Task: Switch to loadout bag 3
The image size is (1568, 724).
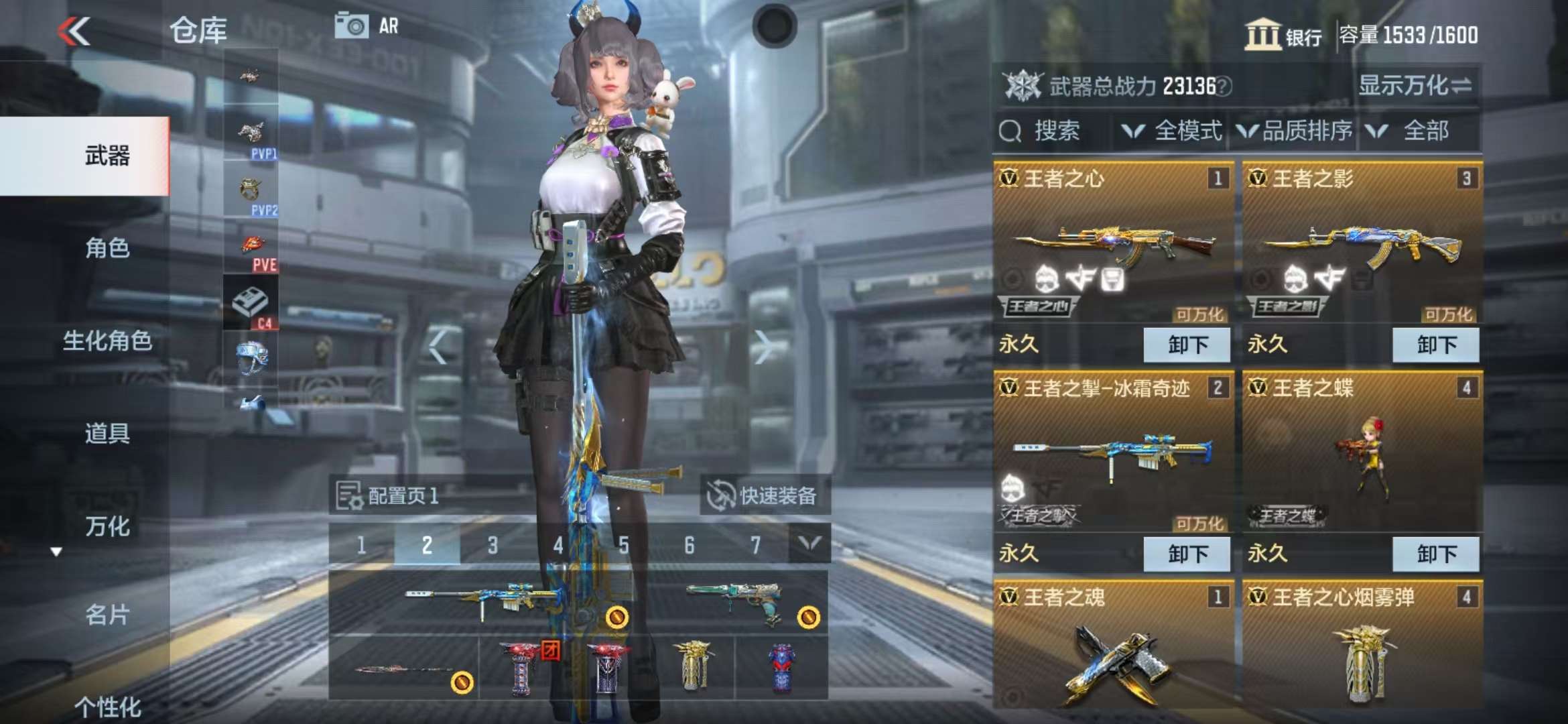Action: (493, 546)
